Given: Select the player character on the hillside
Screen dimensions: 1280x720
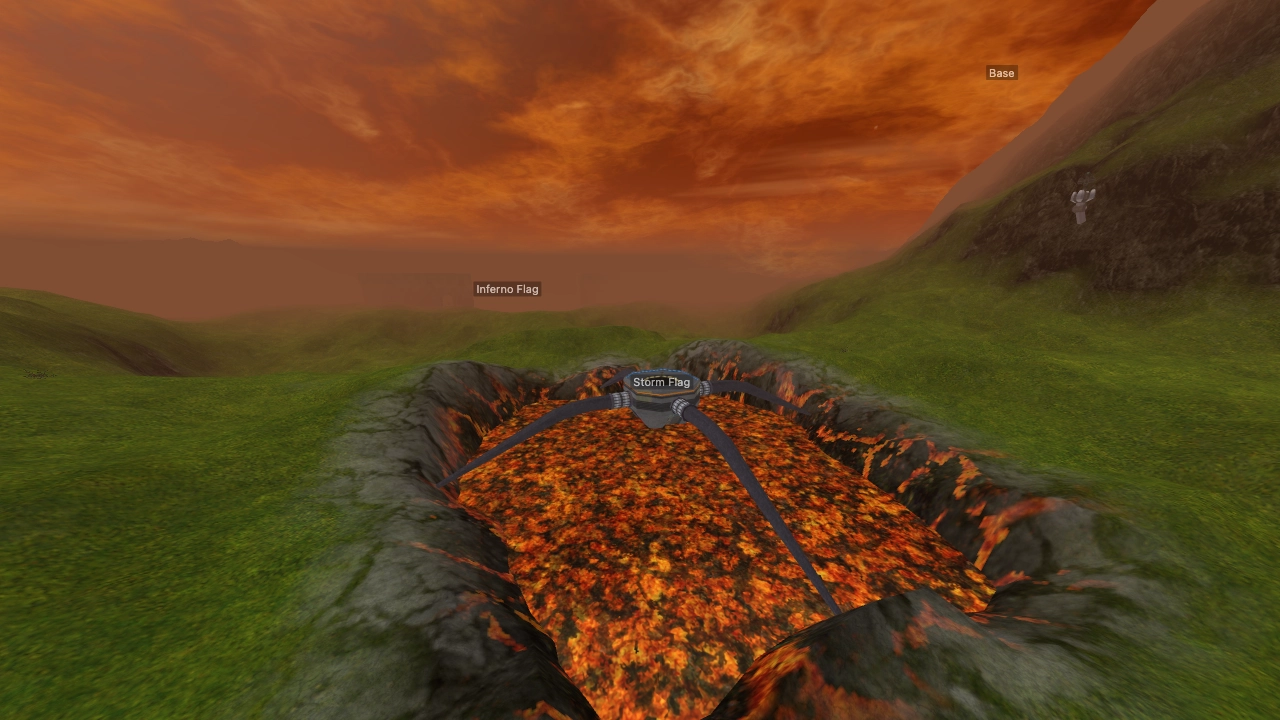Looking at the screenshot, I should [x=1083, y=203].
